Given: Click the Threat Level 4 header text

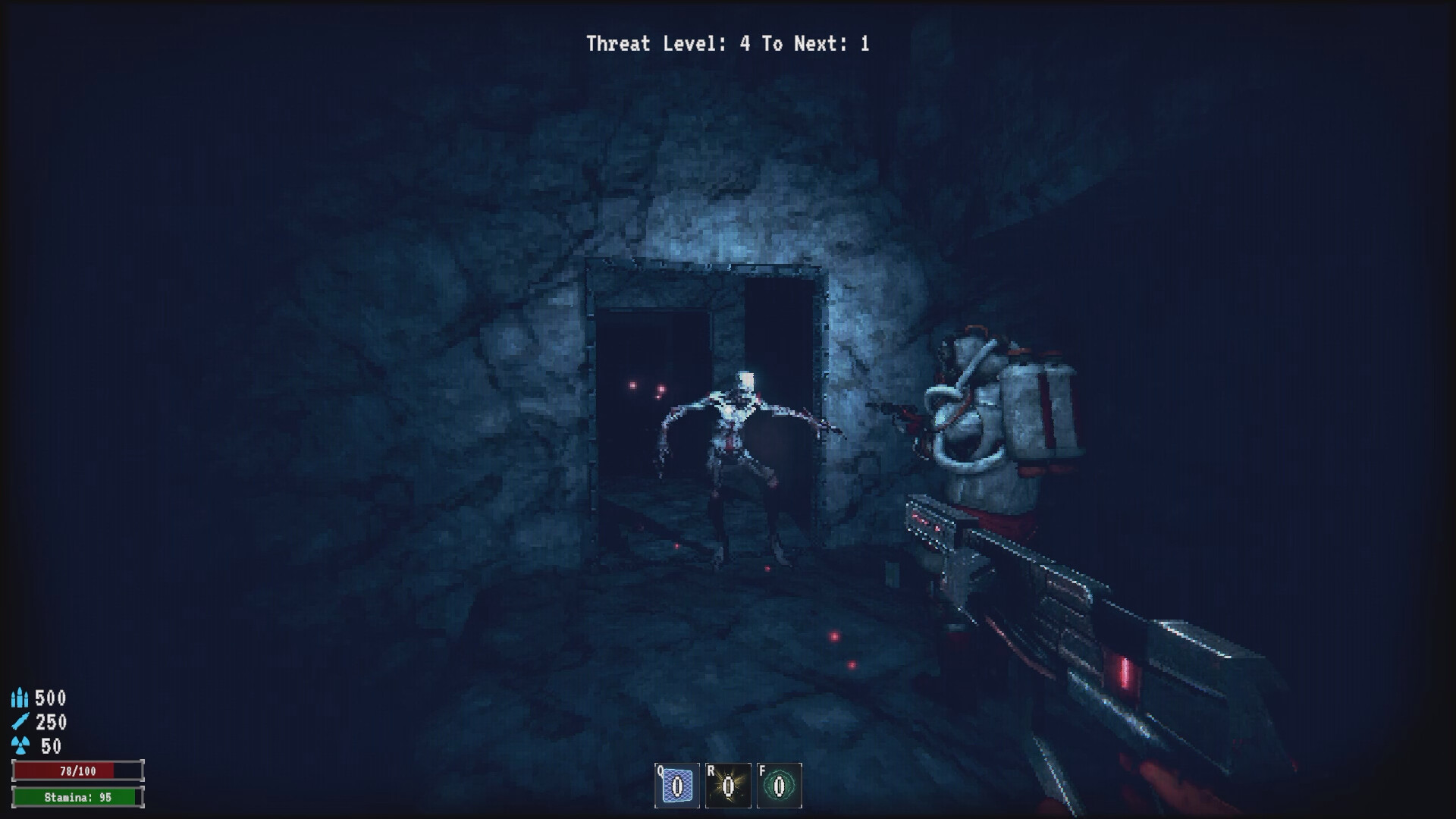Looking at the screenshot, I should 667,43.
